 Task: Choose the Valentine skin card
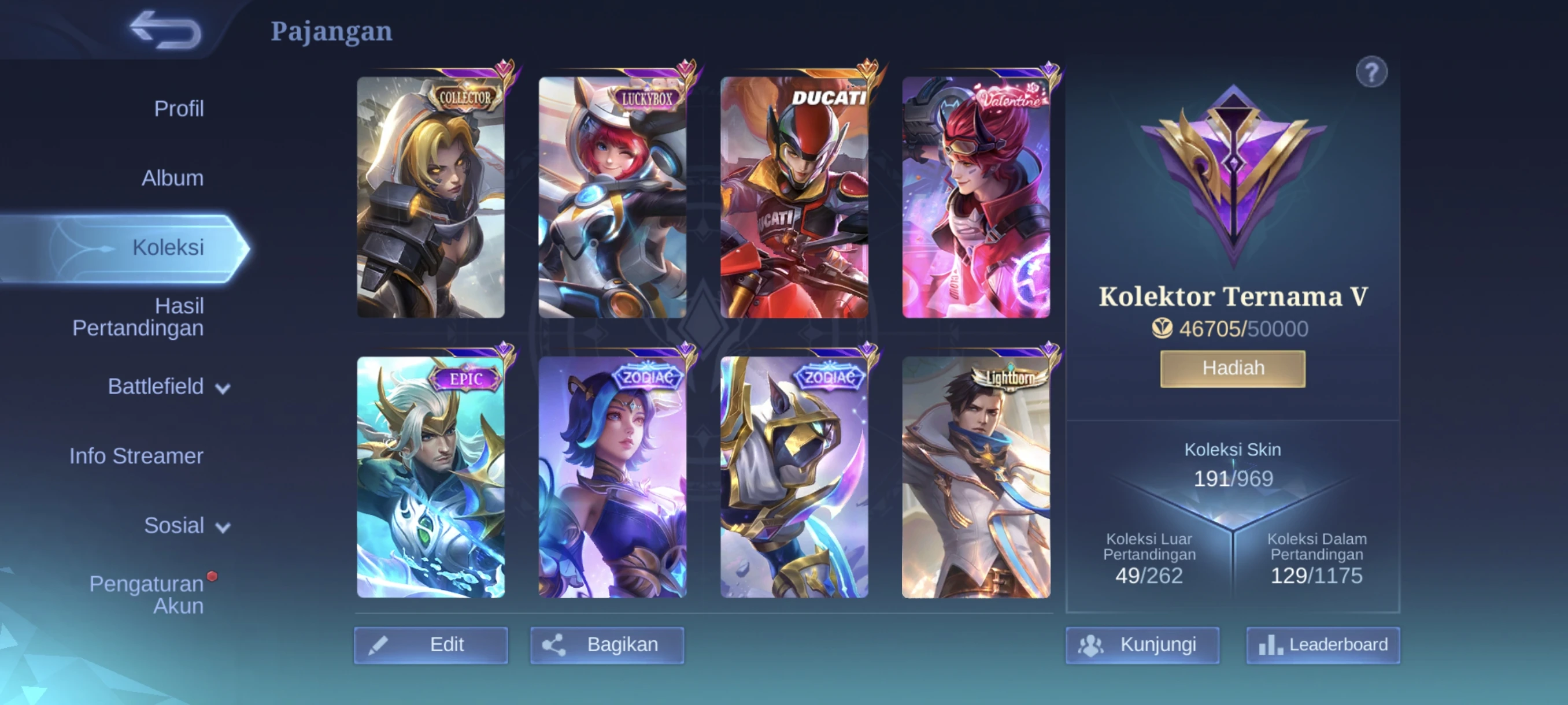tap(976, 197)
